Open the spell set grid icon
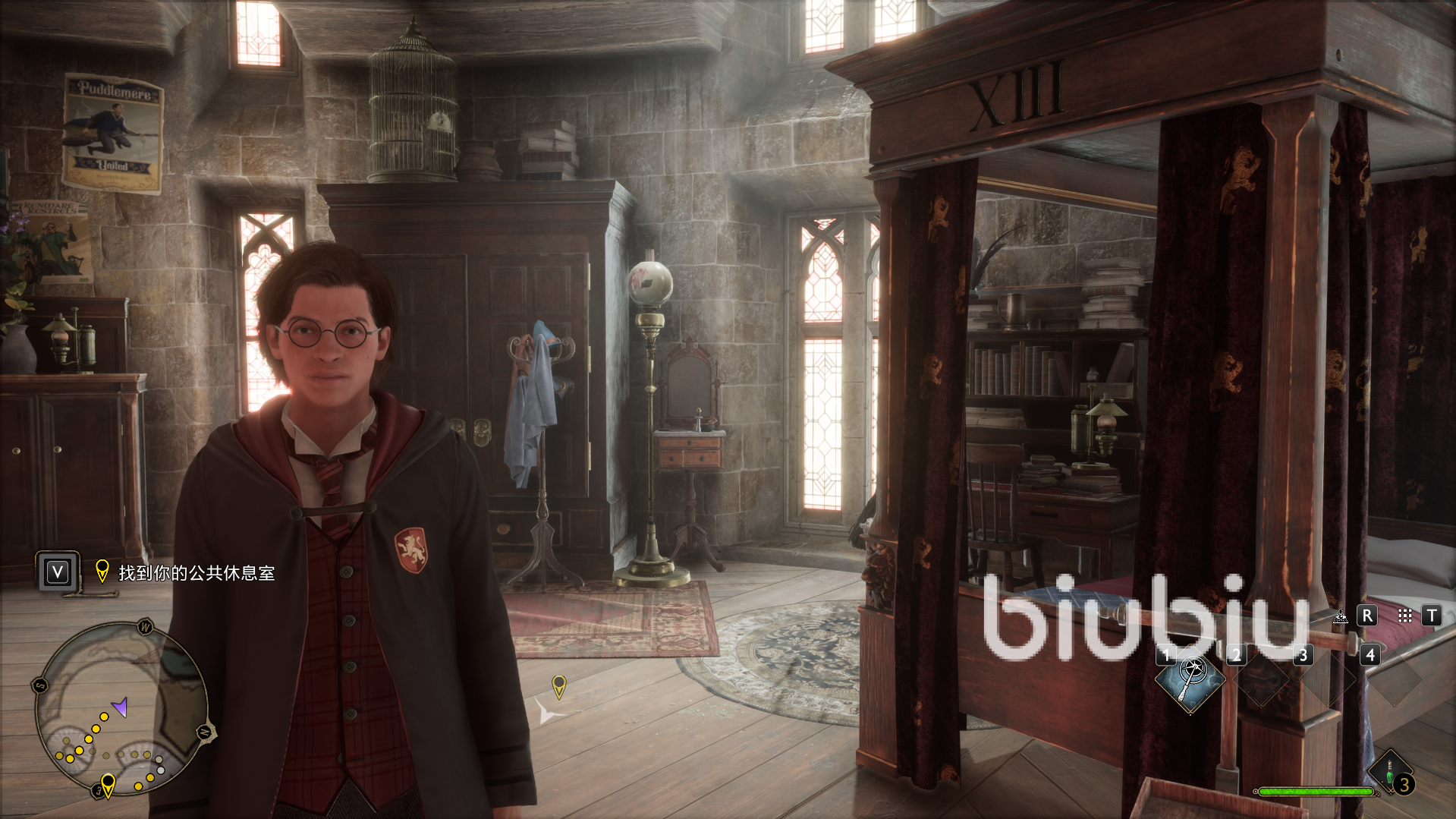The width and height of the screenshot is (1456, 819). (1404, 616)
